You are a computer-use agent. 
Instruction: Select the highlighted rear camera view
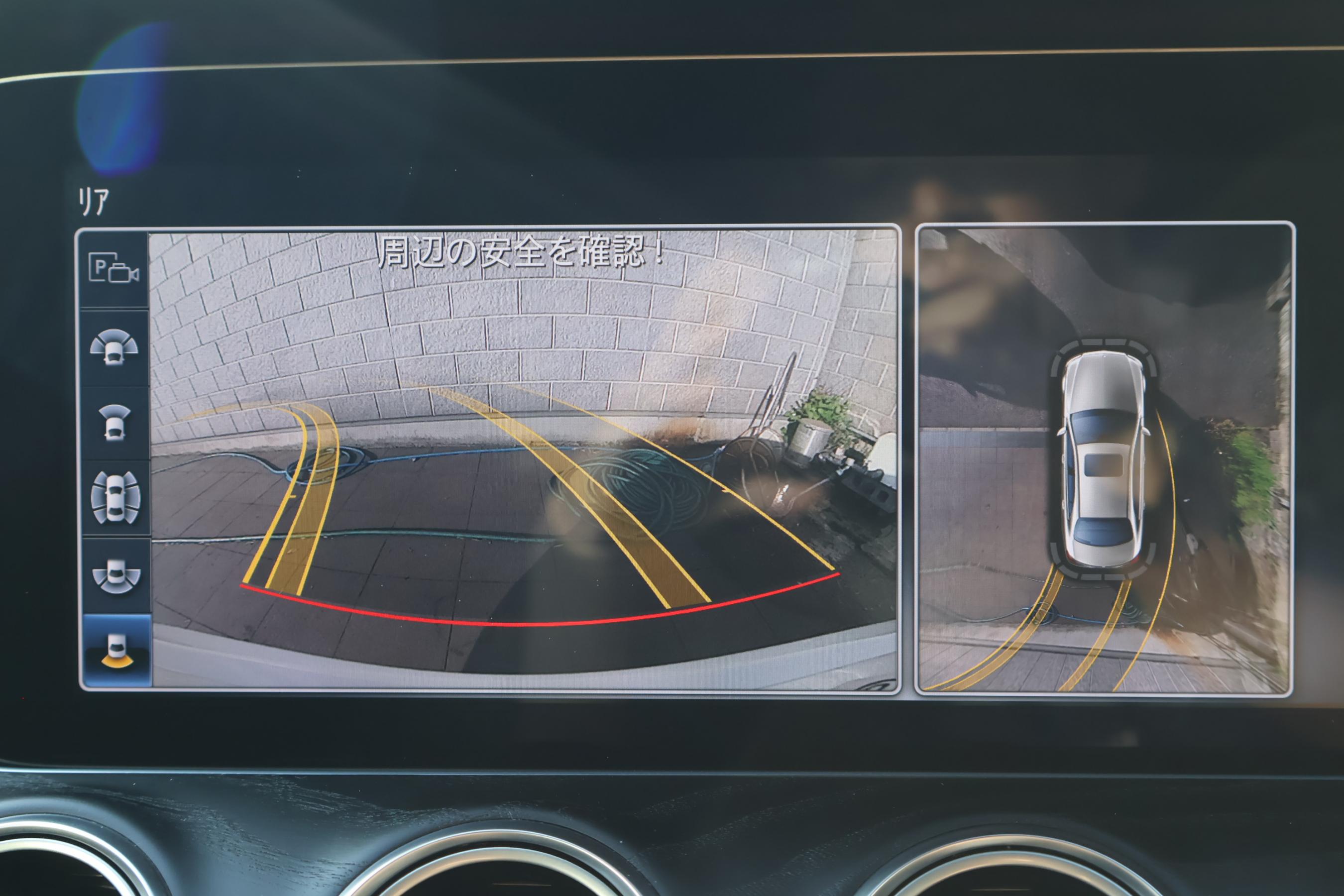(x=116, y=650)
